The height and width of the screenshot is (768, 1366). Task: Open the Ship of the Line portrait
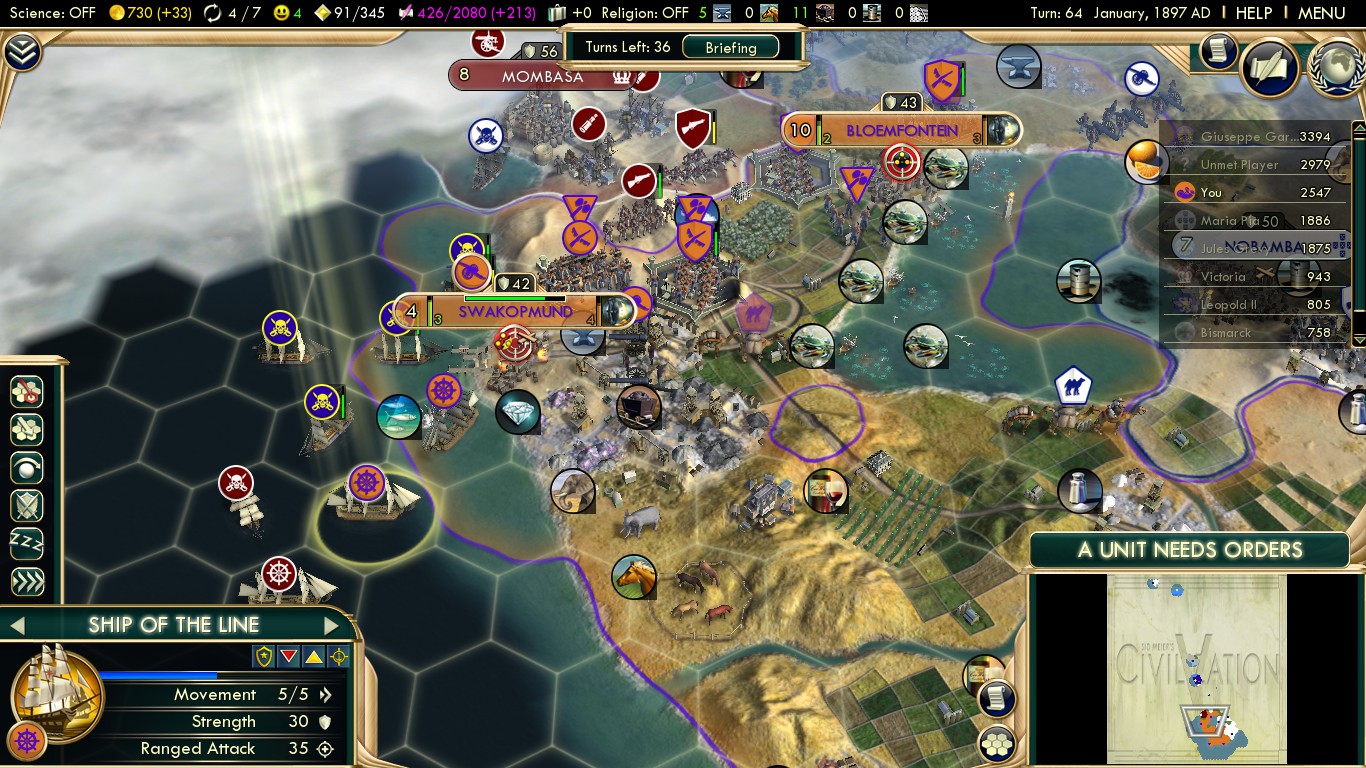click(x=57, y=692)
